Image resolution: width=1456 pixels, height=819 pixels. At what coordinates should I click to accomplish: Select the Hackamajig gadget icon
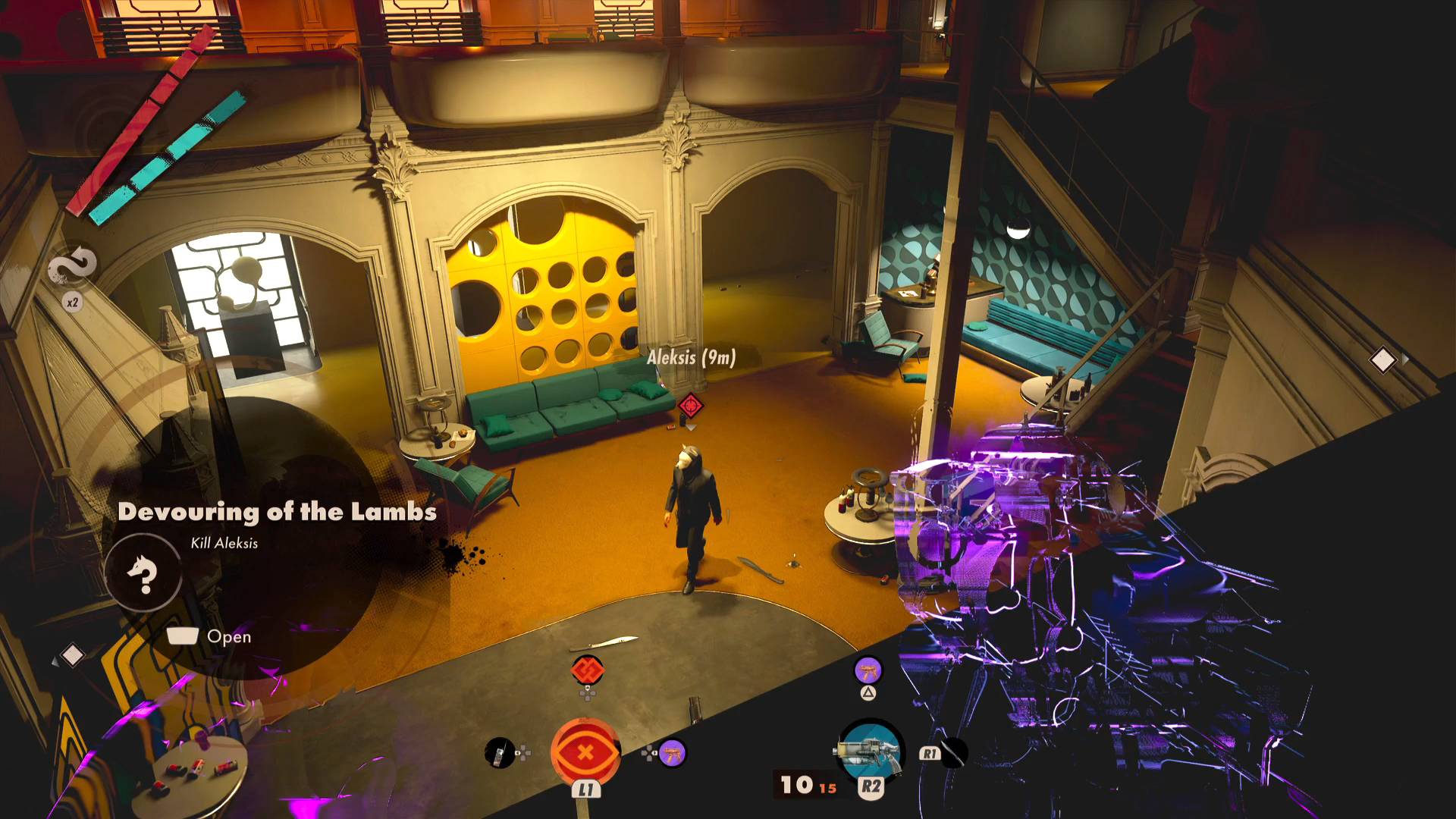tap(499, 753)
